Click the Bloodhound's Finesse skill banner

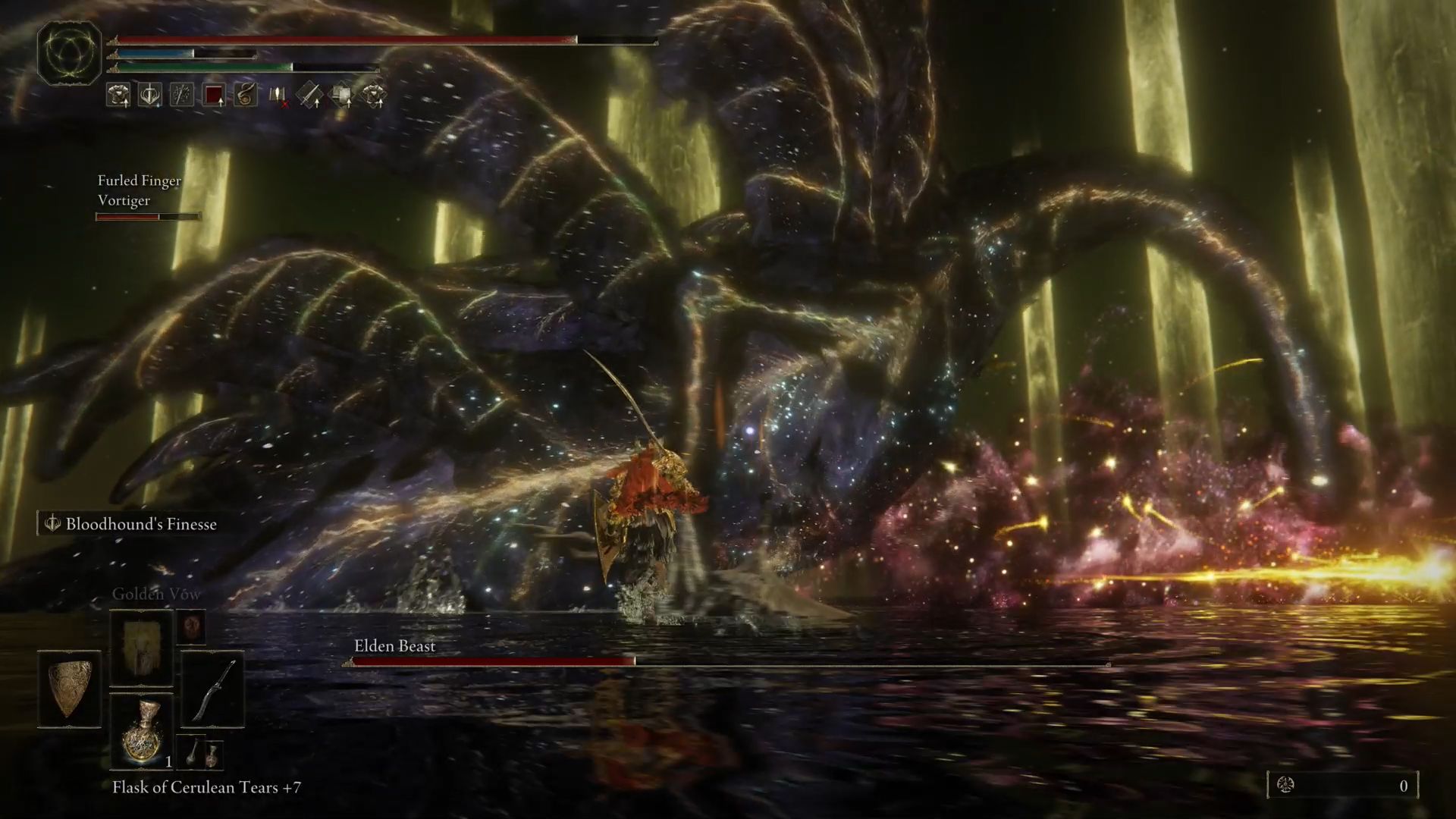pyautogui.click(x=130, y=523)
